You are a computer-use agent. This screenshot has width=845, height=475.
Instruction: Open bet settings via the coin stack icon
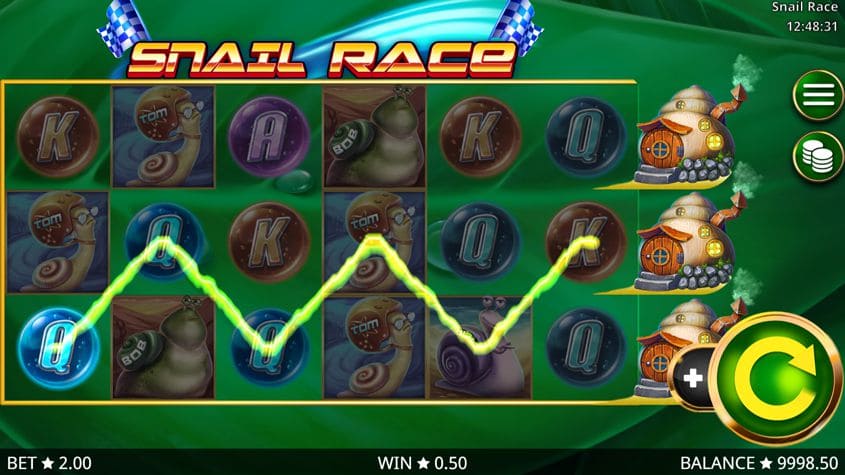(x=818, y=156)
